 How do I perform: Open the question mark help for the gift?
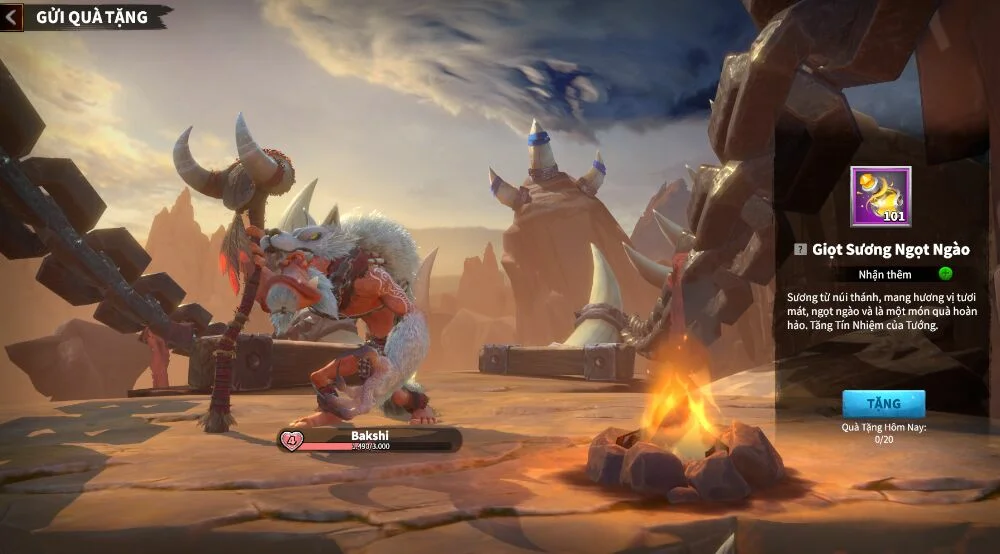click(799, 249)
